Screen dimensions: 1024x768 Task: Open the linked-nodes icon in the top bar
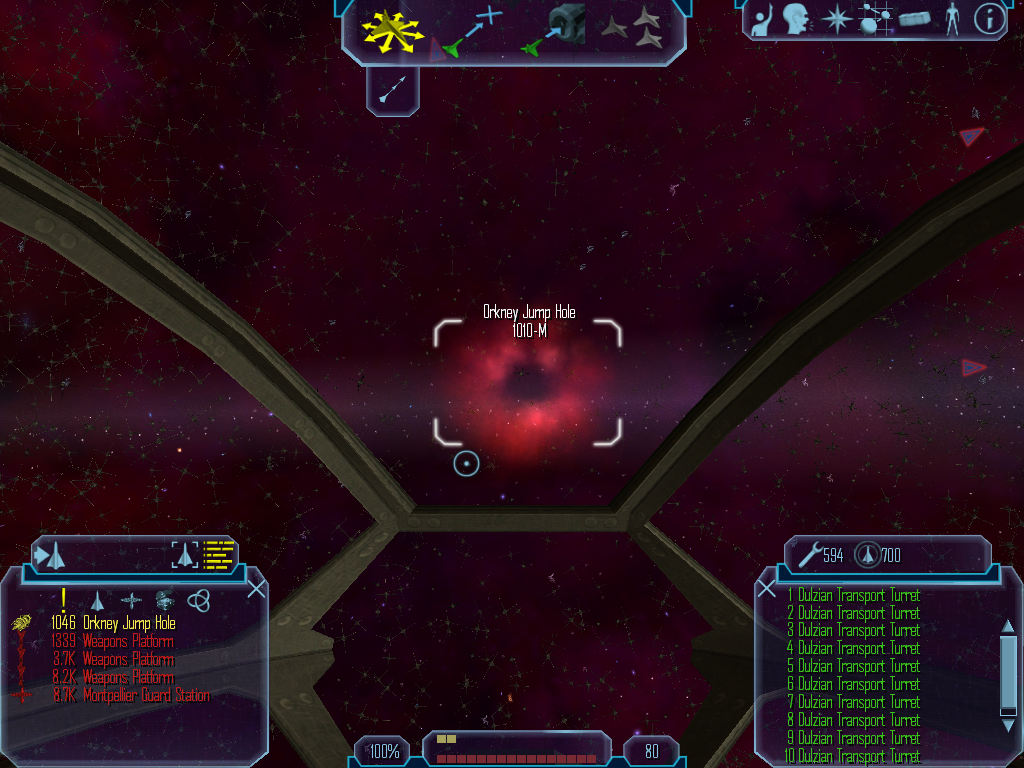click(875, 19)
